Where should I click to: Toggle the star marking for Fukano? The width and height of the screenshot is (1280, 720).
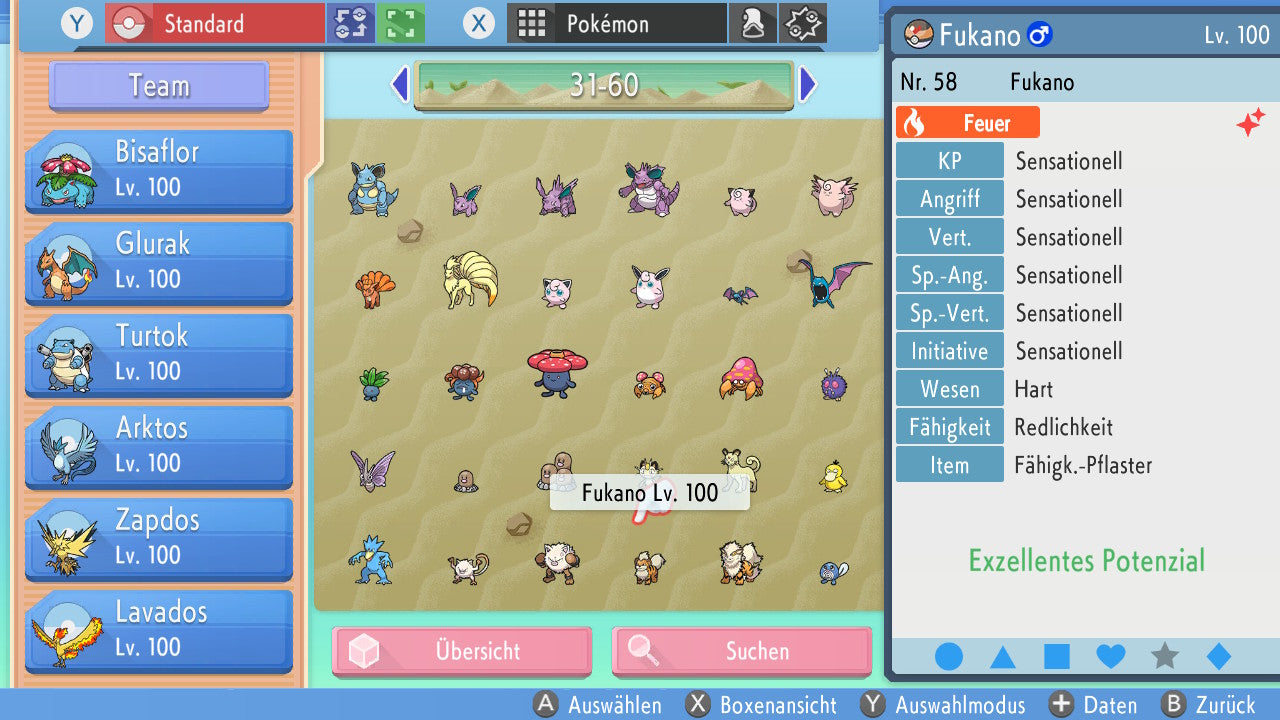(1164, 657)
